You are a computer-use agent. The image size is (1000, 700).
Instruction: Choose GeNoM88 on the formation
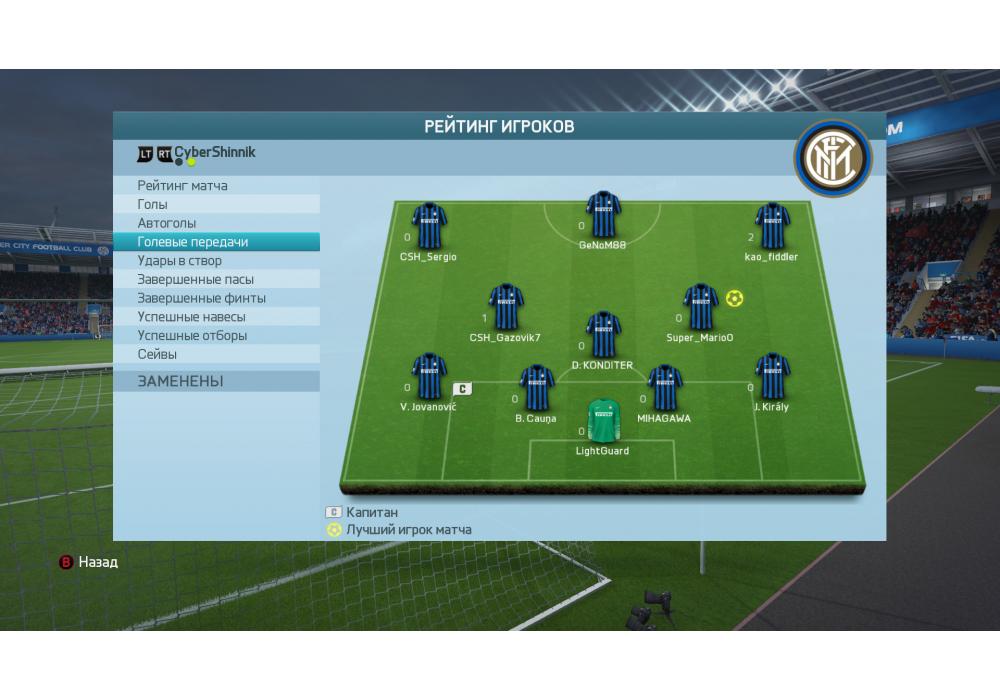click(x=603, y=214)
